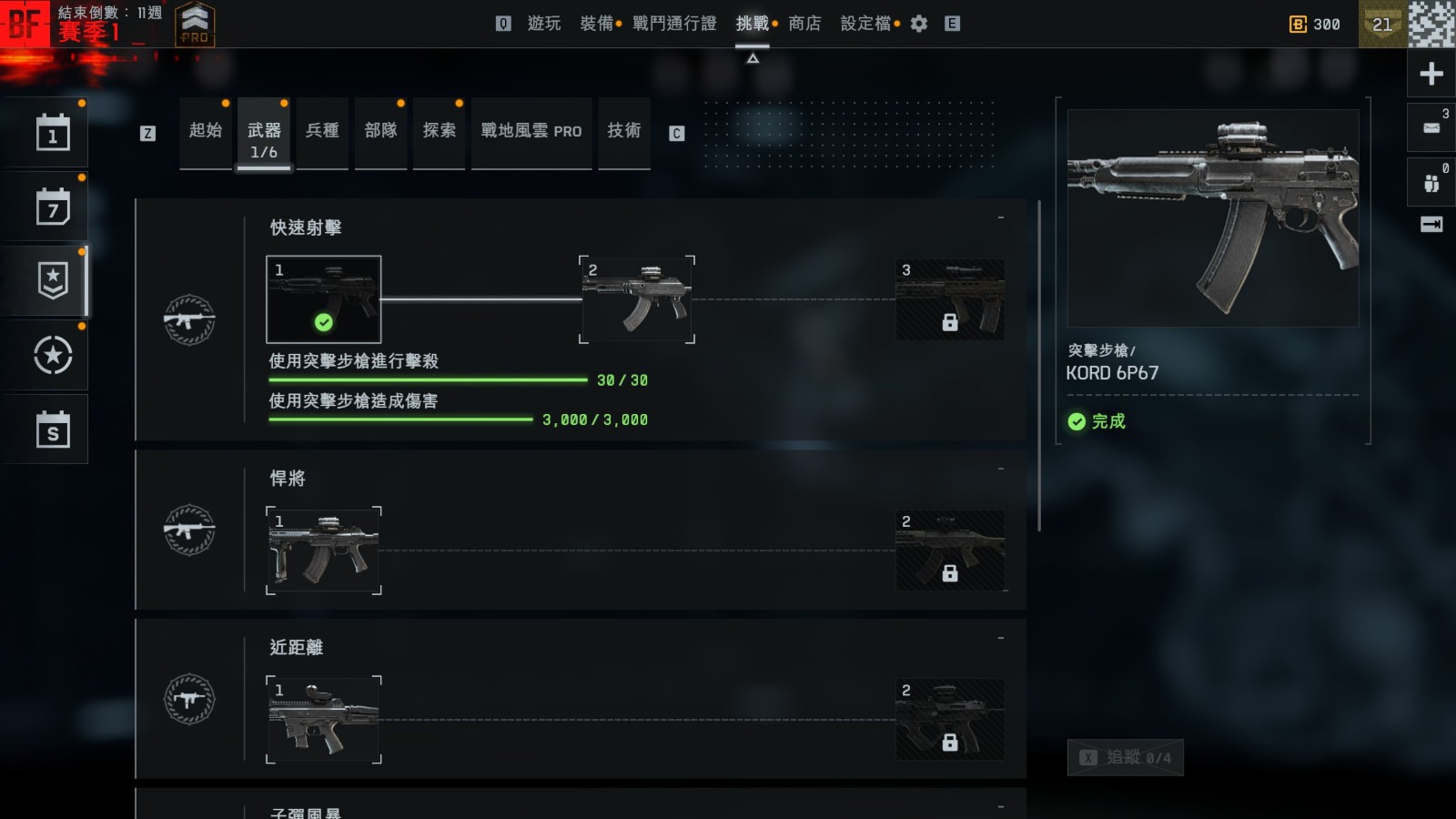Image resolution: width=1456 pixels, height=819 pixels.
Task: Open the 商店 store
Action: point(804,24)
